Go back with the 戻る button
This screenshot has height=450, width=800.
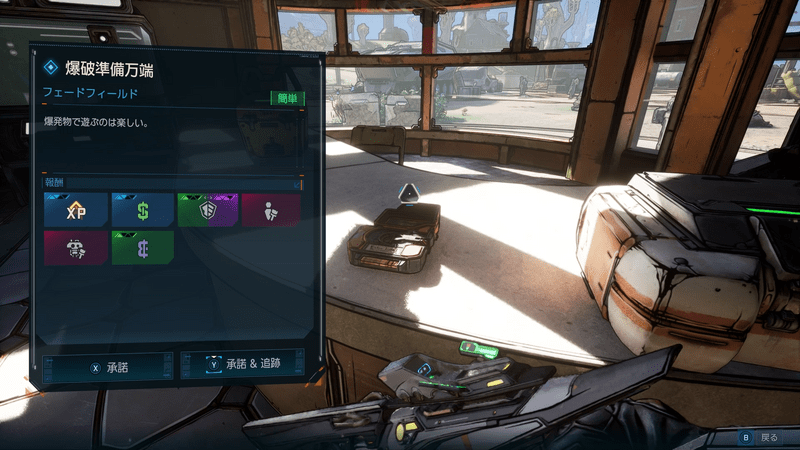(x=759, y=437)
